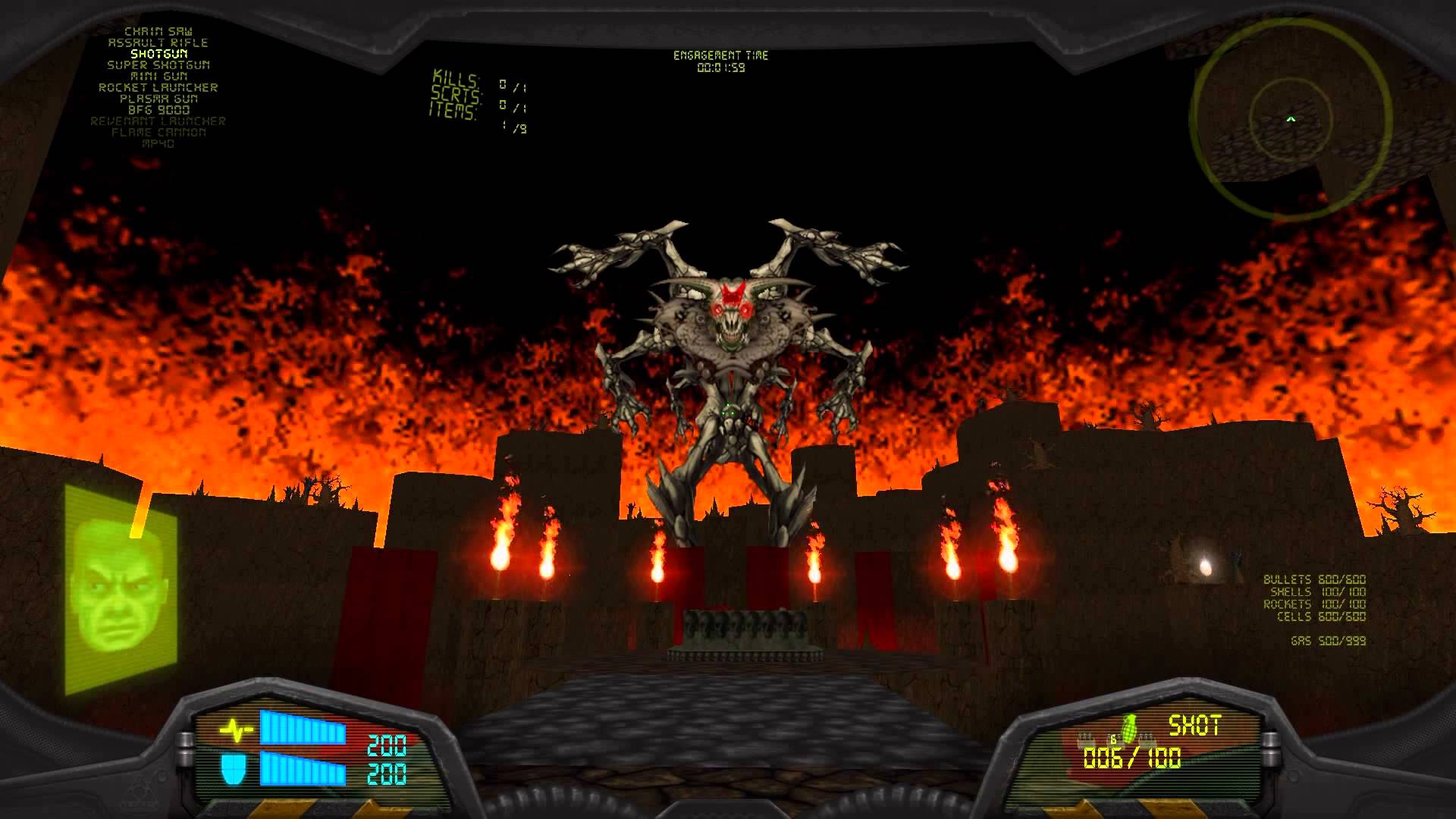Select the SHOTGUN highlighted weapon entry
1456x819 pixels.
point(161,55)
